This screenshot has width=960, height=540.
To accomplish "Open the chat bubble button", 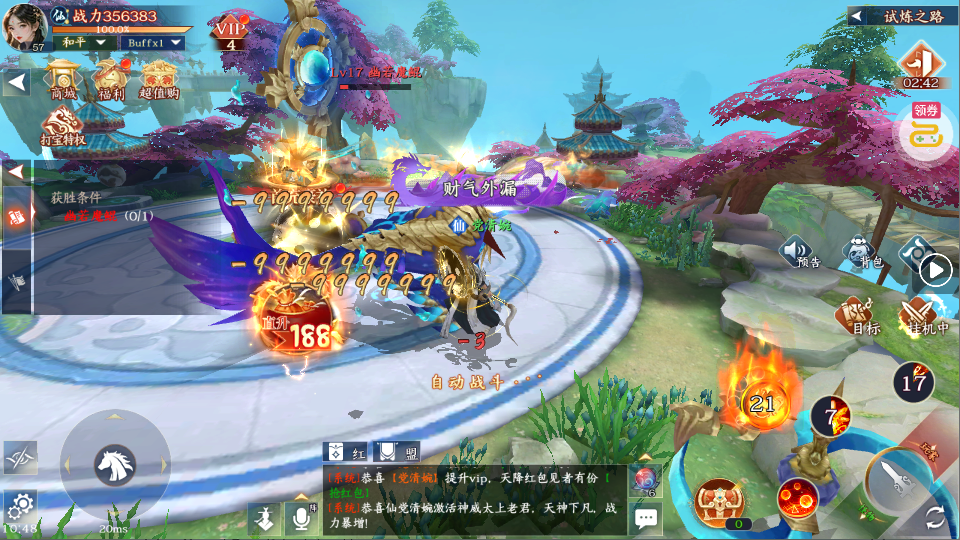I will [646, 517].
